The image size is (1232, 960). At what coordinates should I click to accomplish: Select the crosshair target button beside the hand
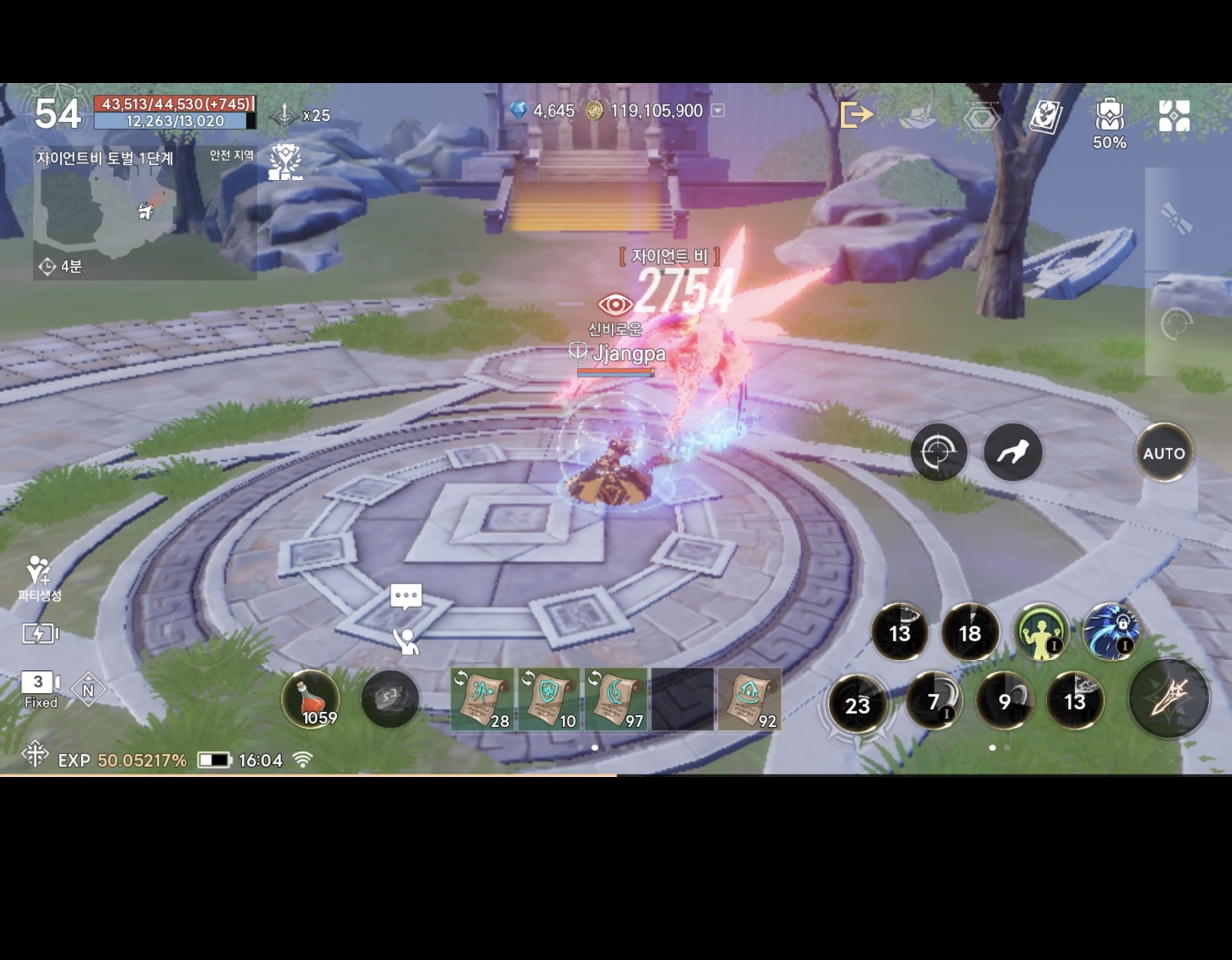(938, 453)
